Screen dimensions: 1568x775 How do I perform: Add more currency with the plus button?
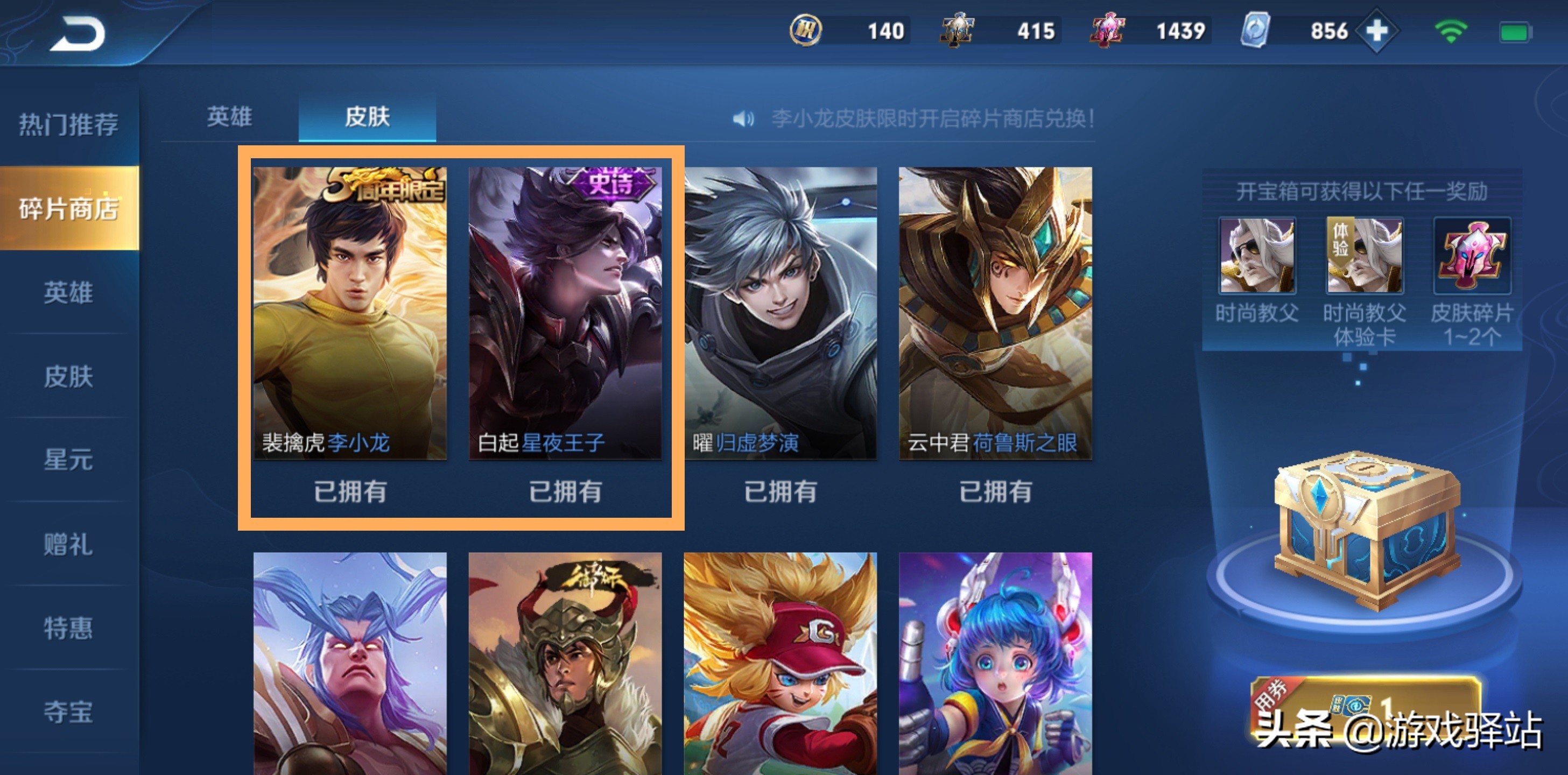1377,32
